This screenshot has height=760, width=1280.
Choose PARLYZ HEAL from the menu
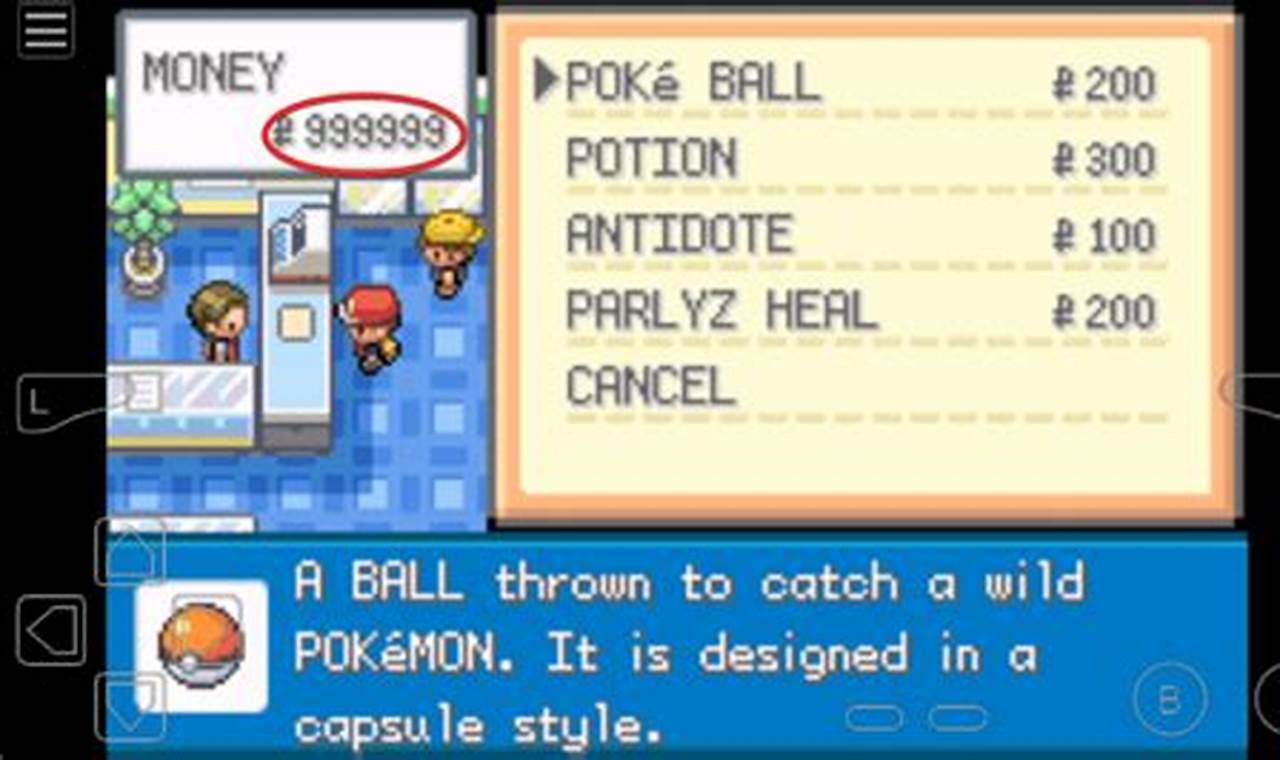point(720,310)
